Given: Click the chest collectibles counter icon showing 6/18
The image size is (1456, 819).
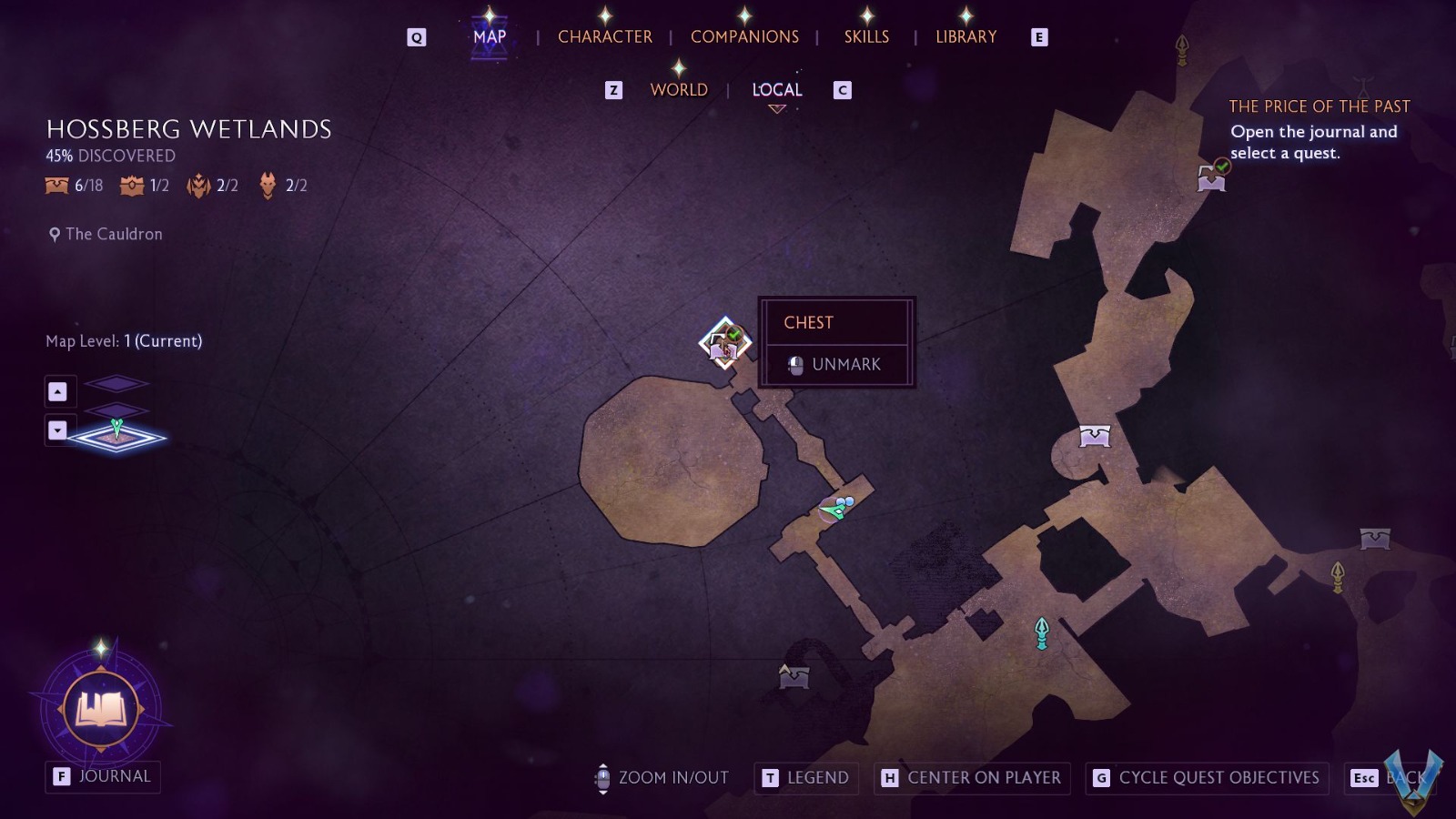Looking at the screenshot, I should [55, 185].
